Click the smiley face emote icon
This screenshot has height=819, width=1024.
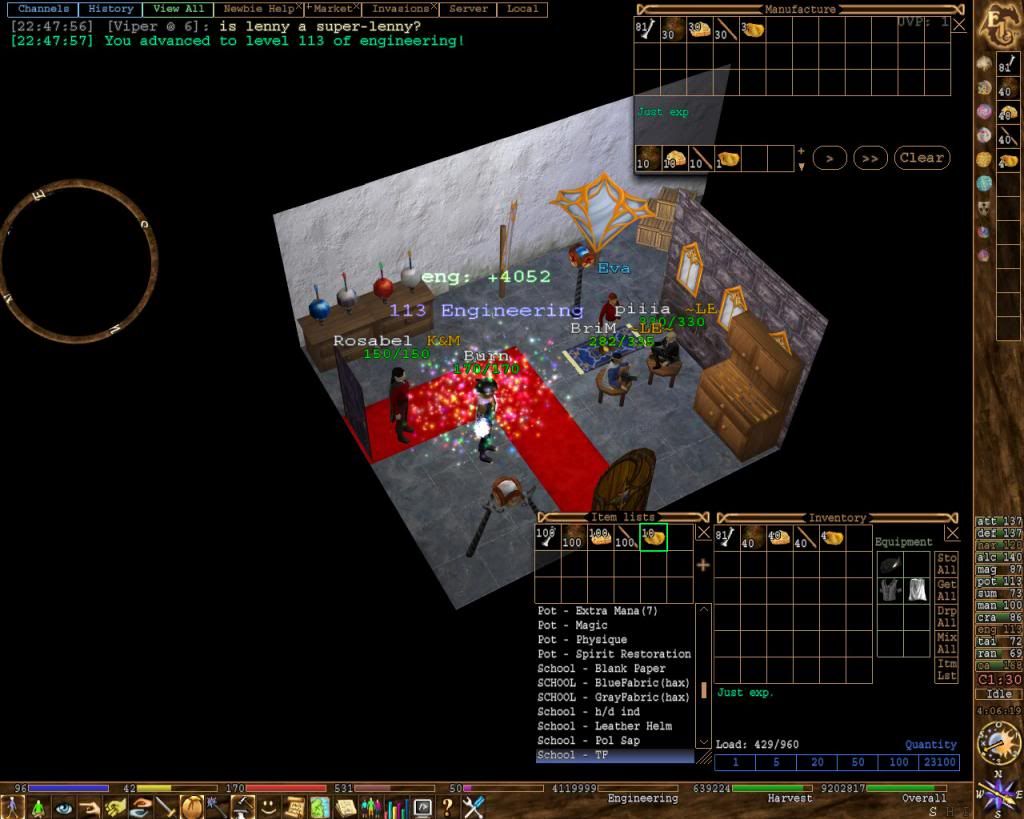[269, 806]
